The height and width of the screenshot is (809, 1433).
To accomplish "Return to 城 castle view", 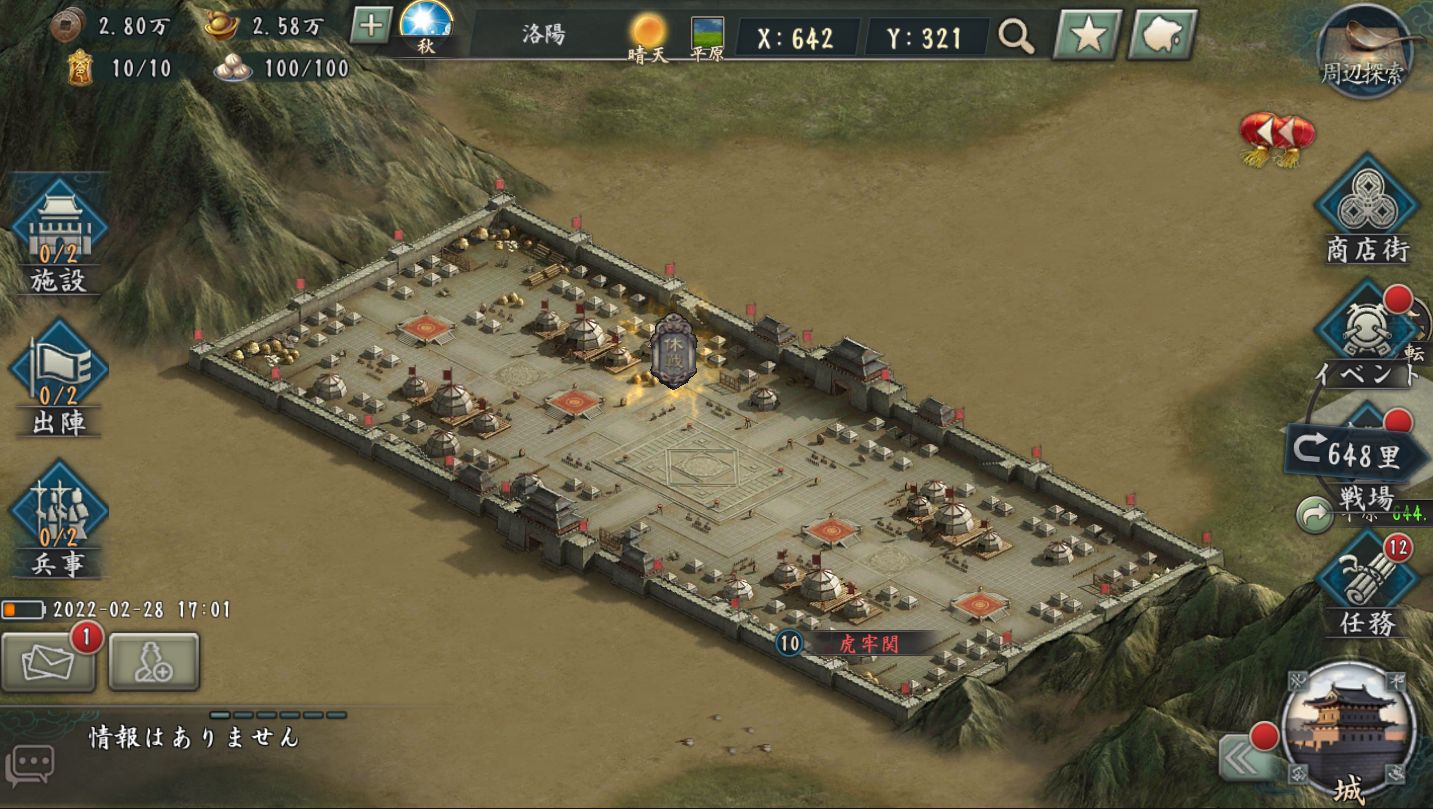I will point(1347,730).
